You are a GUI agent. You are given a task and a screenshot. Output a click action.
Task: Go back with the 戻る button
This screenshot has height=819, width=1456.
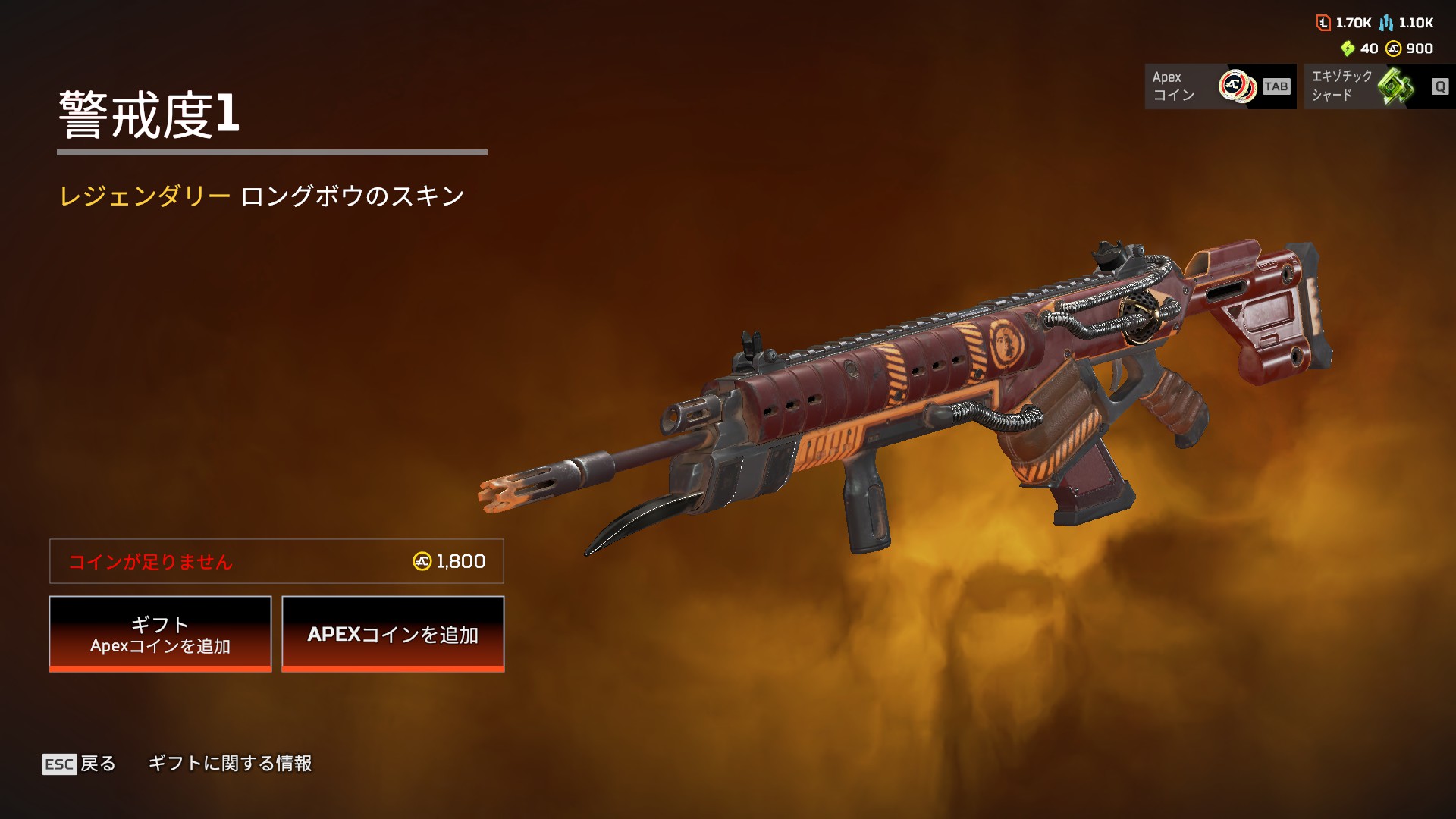click(x=79, y=764)
